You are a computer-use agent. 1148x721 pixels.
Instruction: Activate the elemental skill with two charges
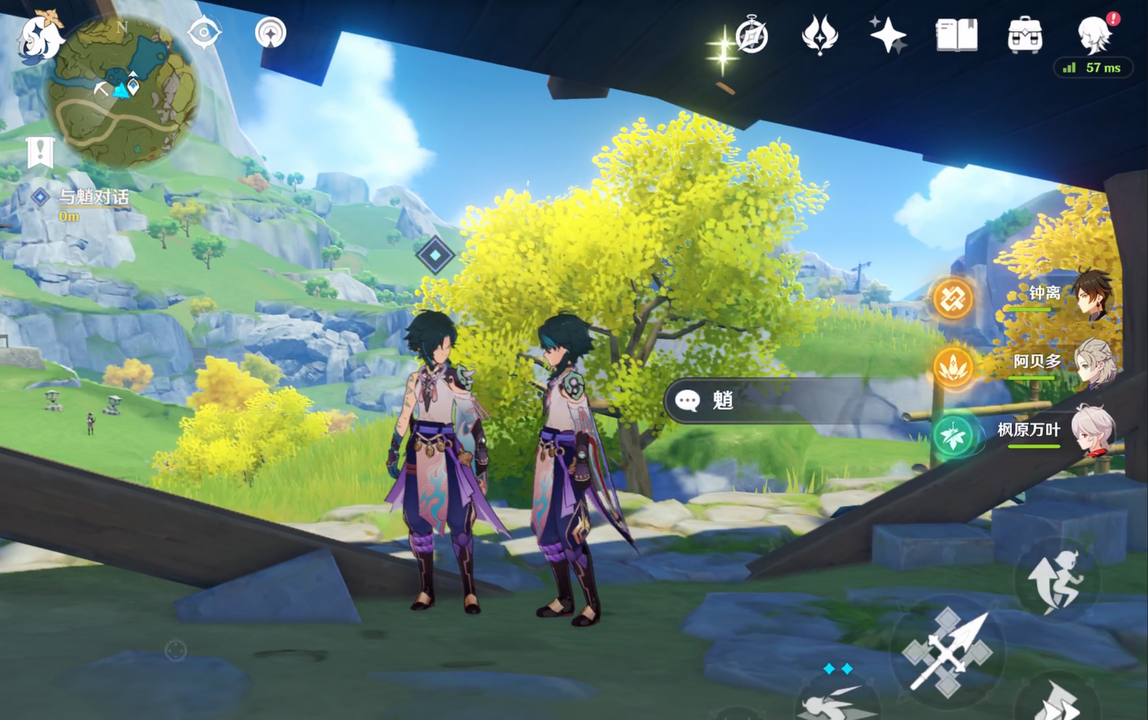(838, 698)
